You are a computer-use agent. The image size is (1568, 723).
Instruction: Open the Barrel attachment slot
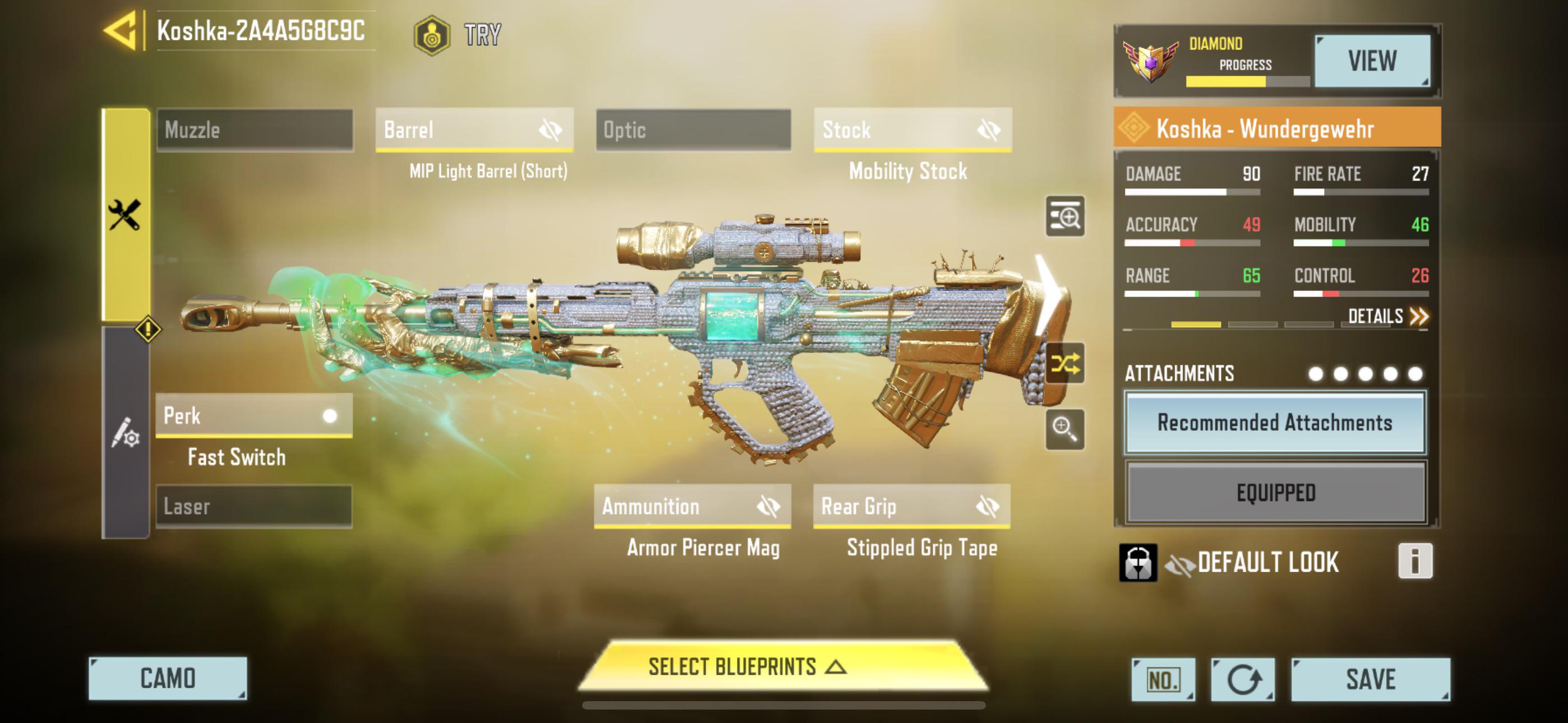pyautogui.click(x=474, y=130)
